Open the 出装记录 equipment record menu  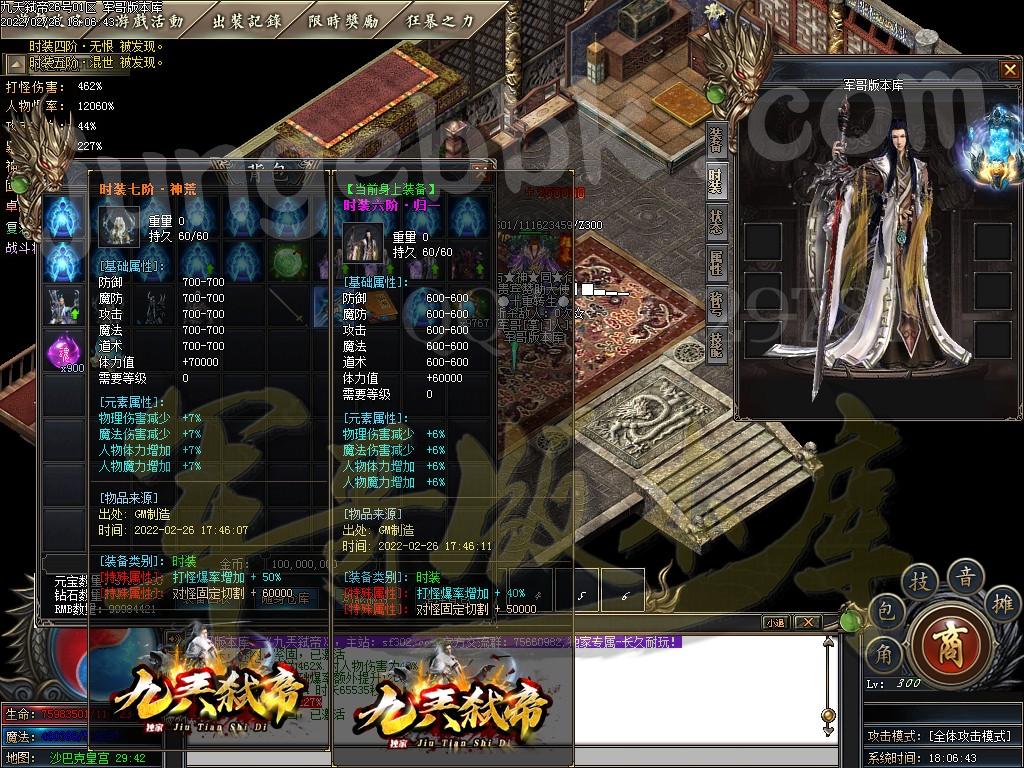click(248, 21)
